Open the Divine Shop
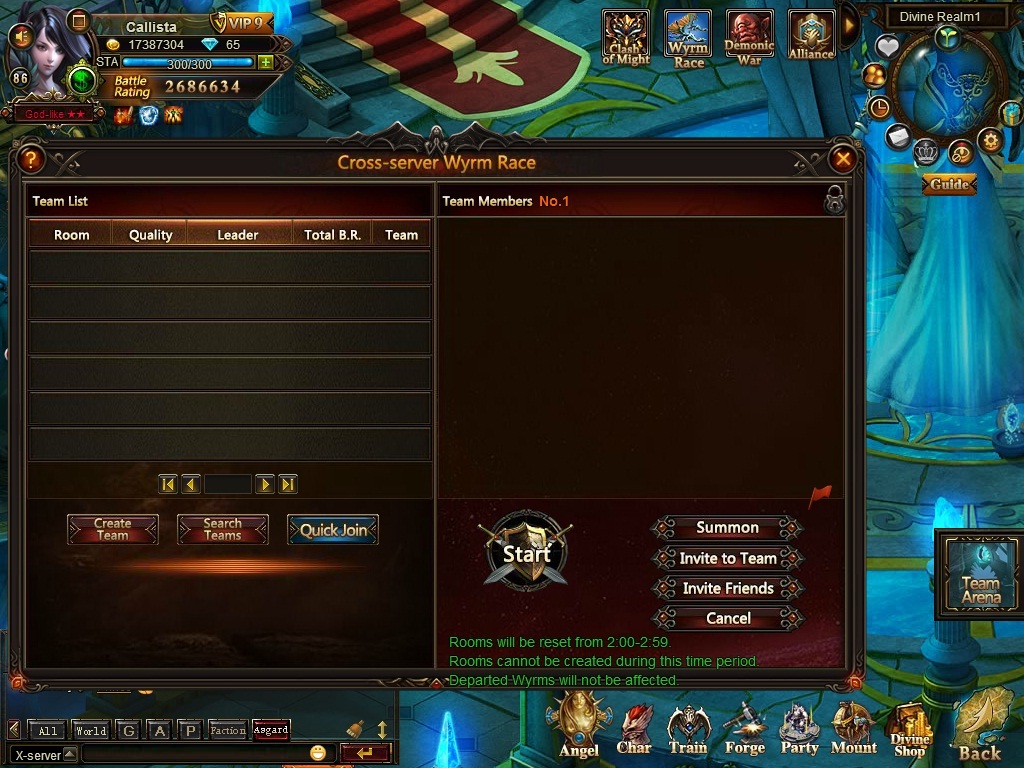 [x=909, y=731]
